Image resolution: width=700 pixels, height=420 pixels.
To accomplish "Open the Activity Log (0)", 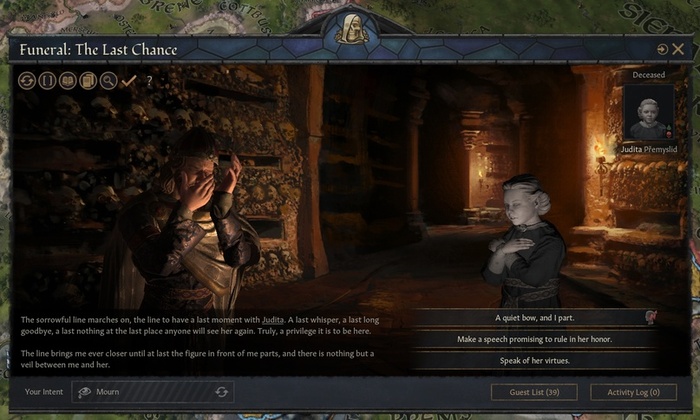I will tap(633, 392).
